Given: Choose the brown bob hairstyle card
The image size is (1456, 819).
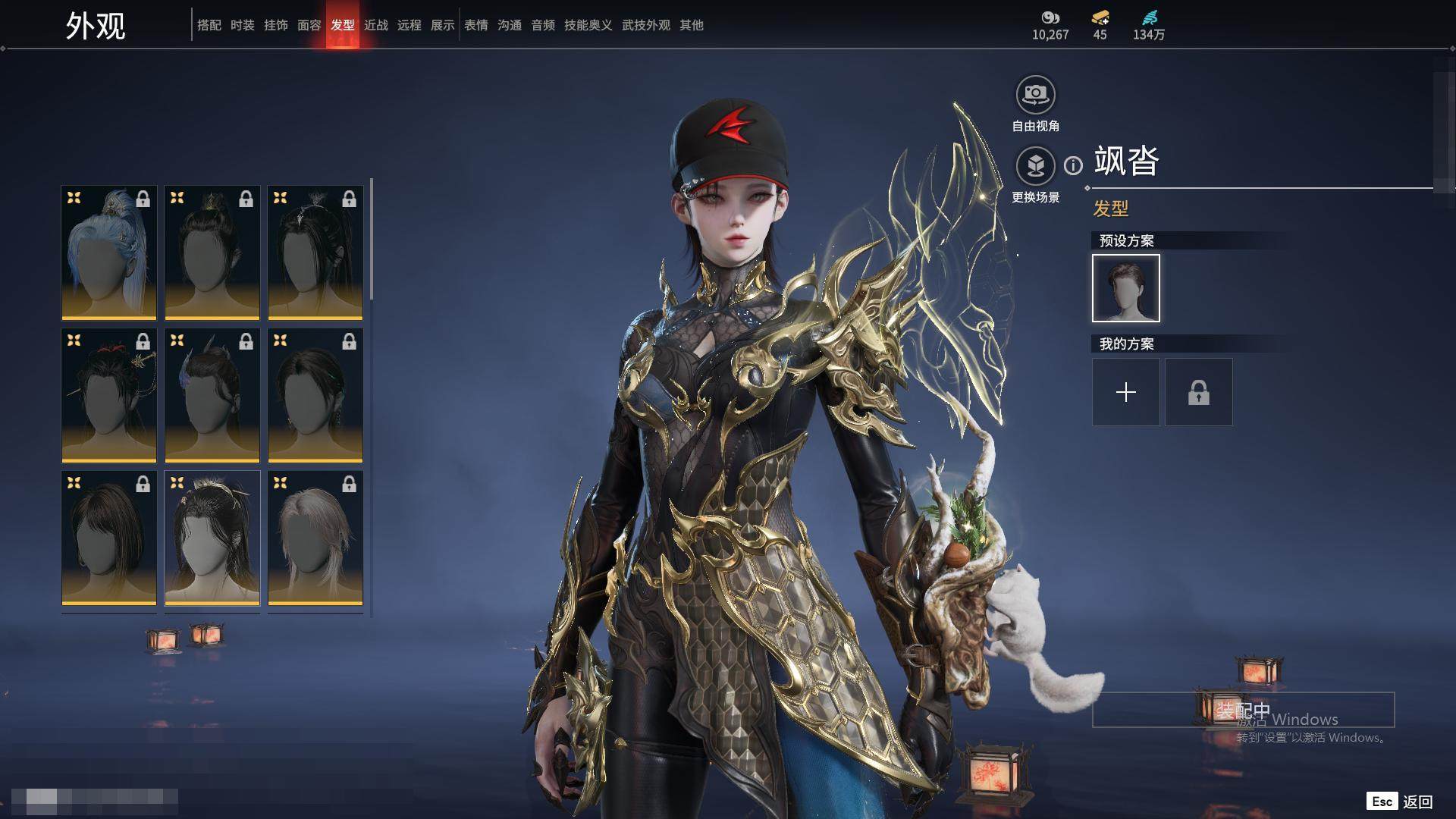Looking at the screenshot, I should 109,538.
